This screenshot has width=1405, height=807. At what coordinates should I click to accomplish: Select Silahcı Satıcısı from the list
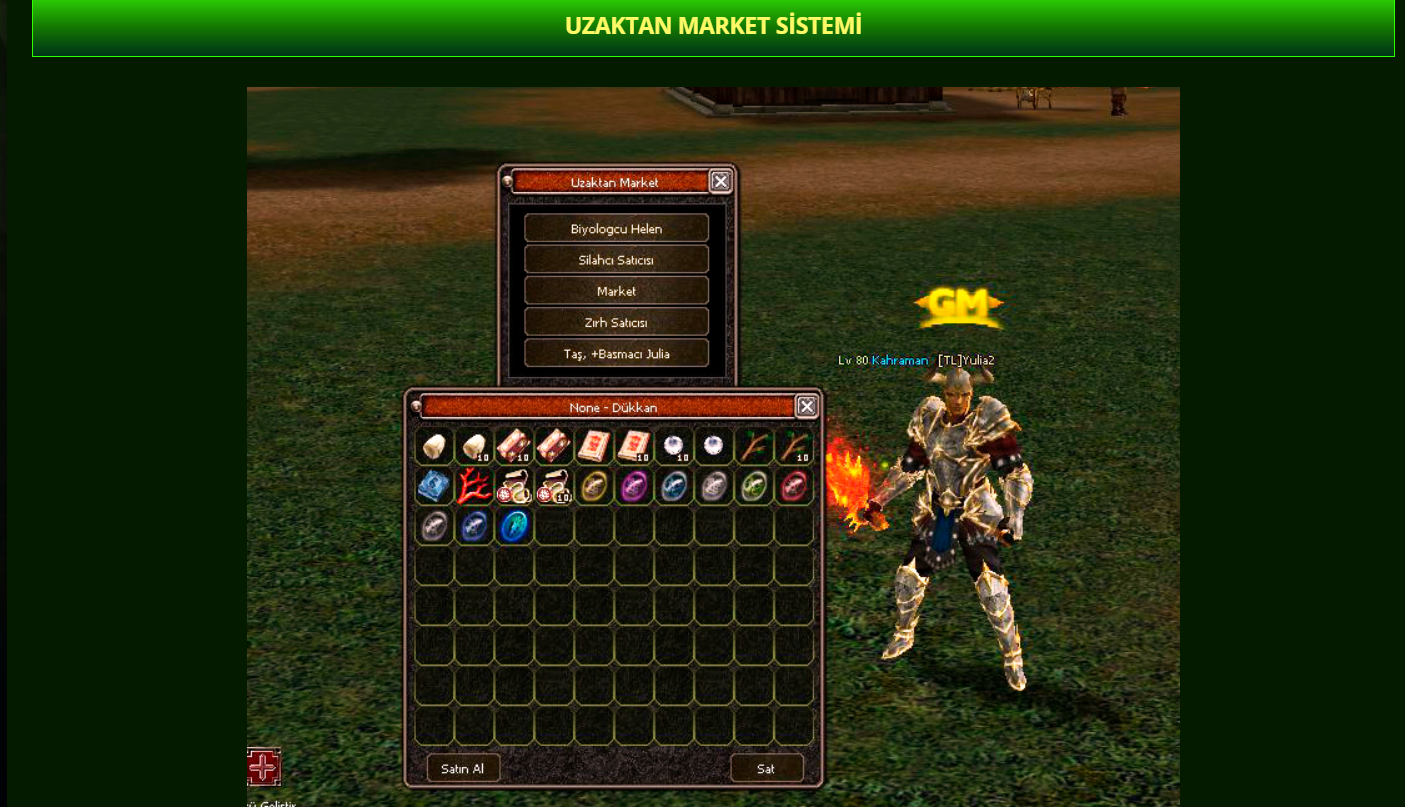[x=616, y=260]
